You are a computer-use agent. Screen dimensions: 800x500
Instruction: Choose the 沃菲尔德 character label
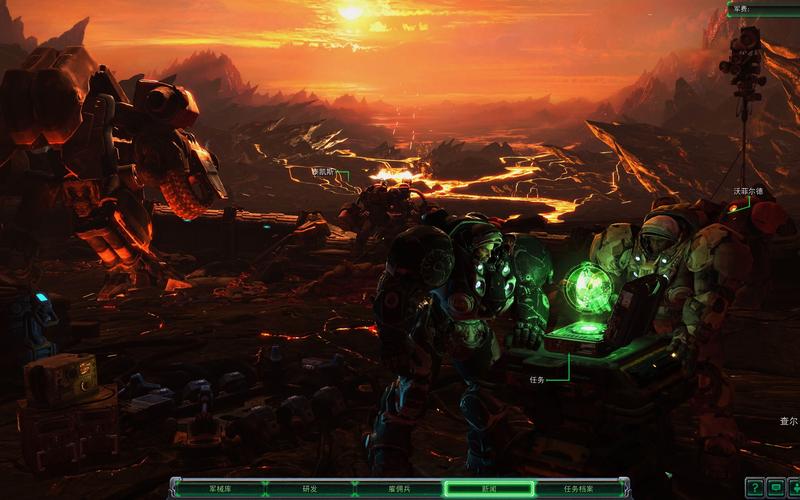coord(748,191)
